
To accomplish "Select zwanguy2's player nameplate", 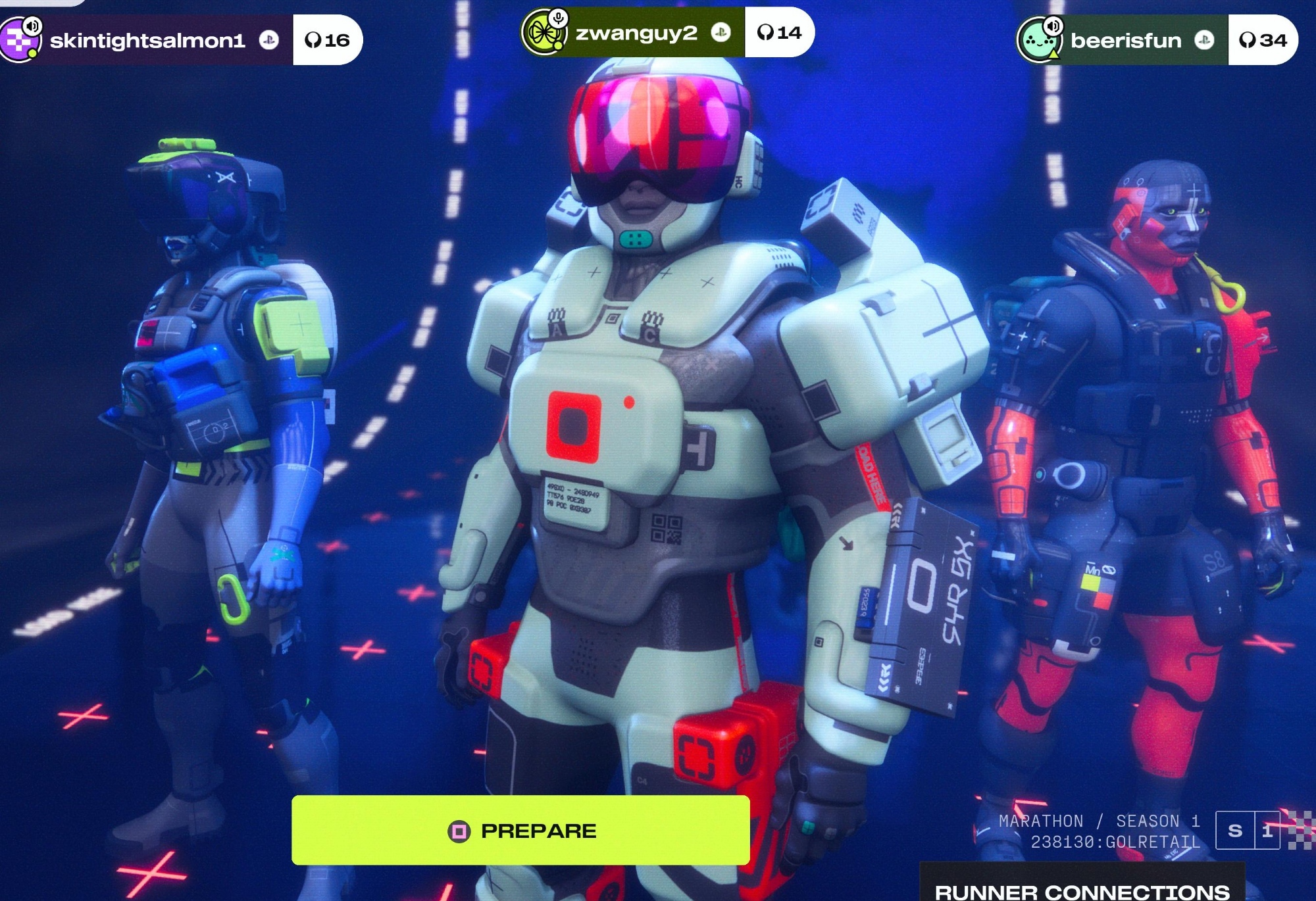I will (x=636, y=33).
